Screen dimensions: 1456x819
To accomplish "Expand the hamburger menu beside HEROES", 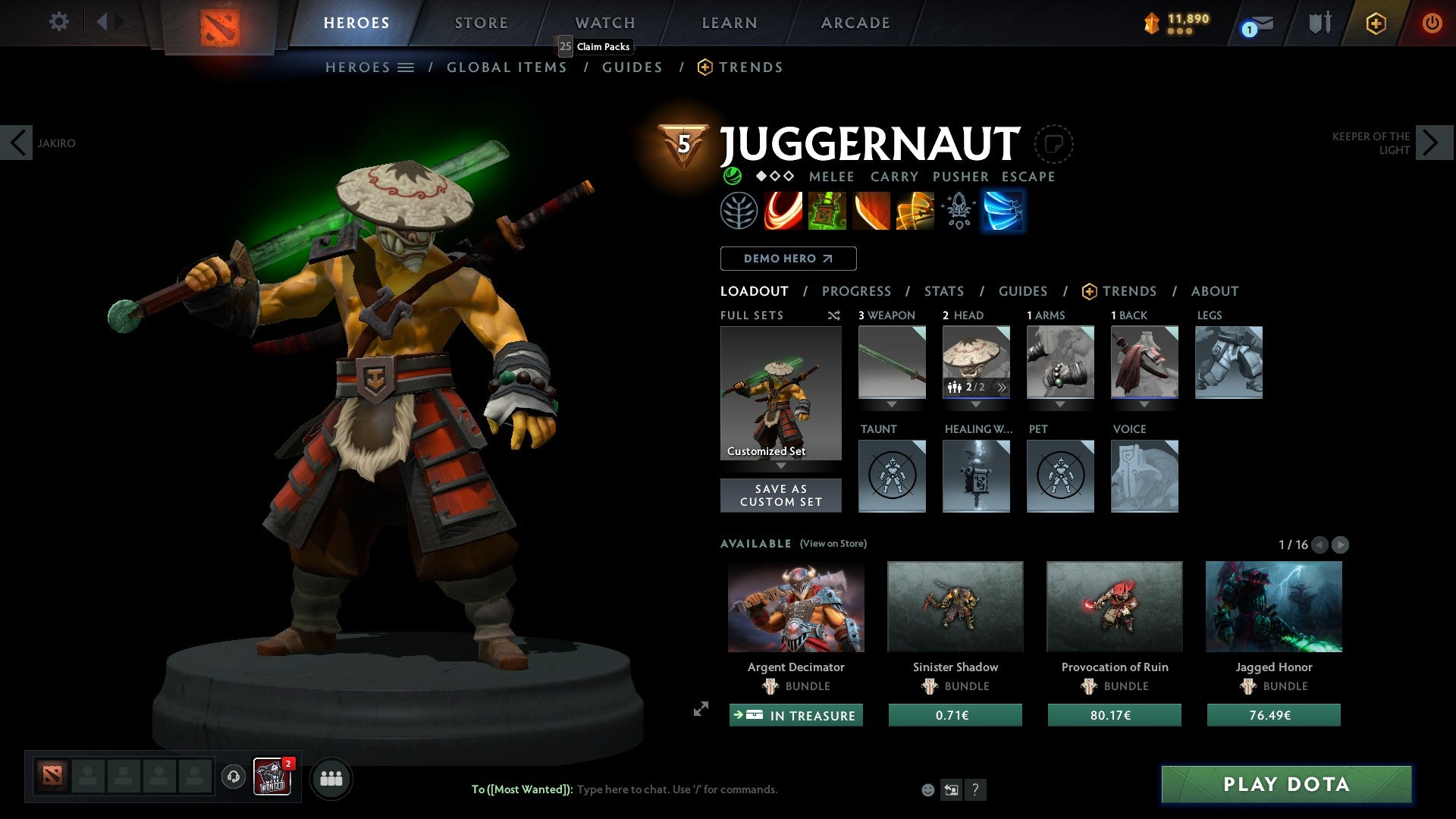I will point(407,67).
